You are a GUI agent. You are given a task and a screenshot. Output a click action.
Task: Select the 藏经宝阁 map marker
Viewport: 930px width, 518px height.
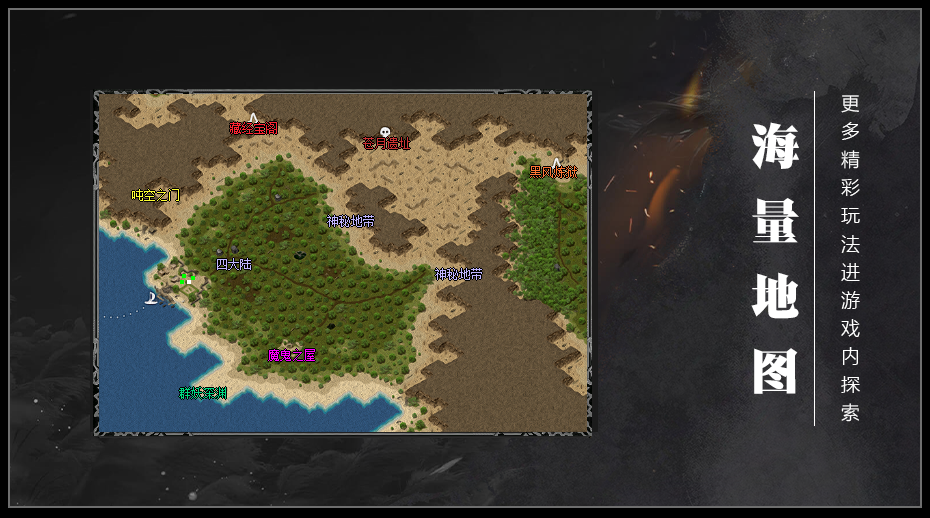253,128
